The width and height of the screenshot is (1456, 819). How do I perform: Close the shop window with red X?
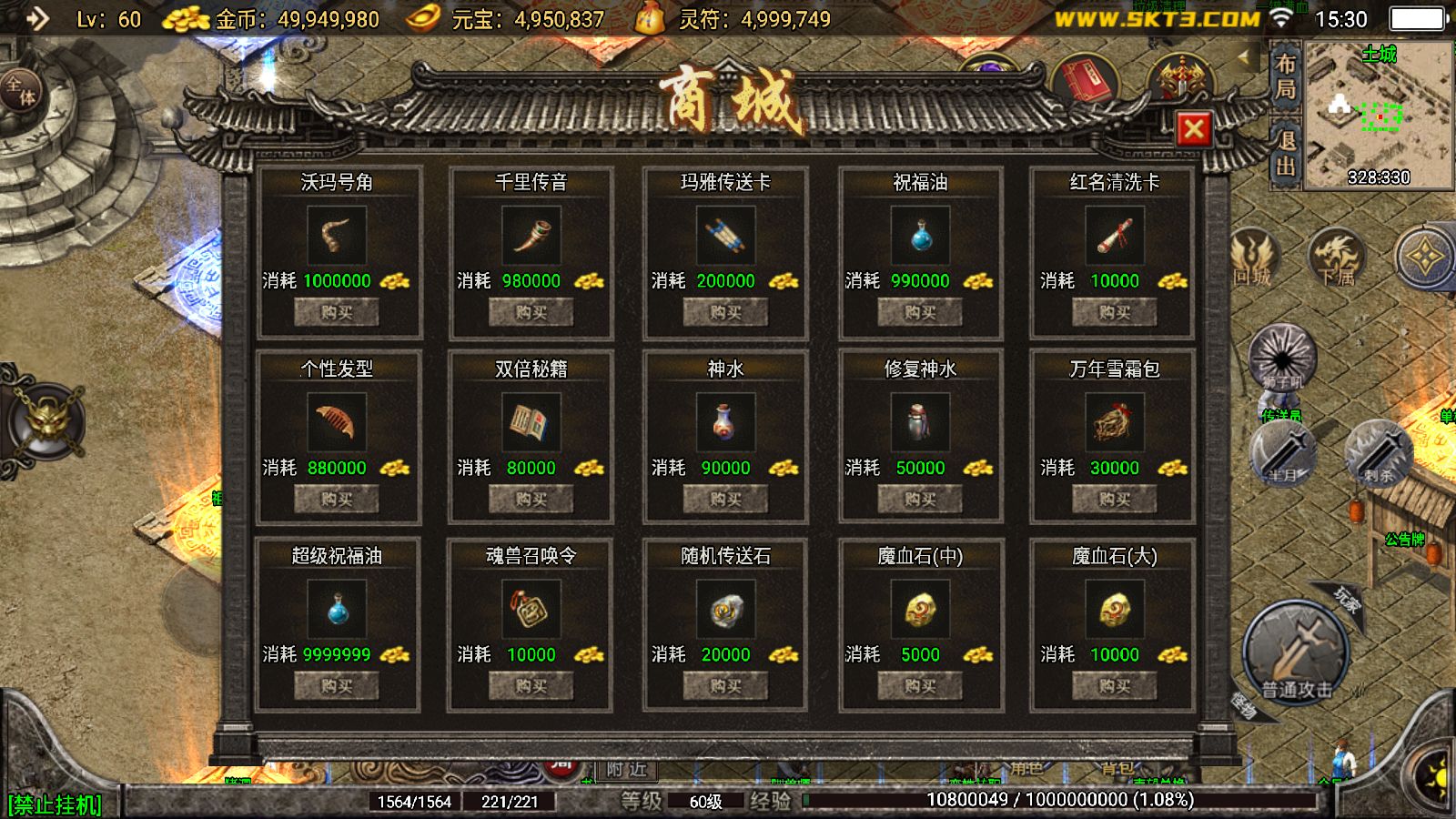click(x=1193, y=129)
